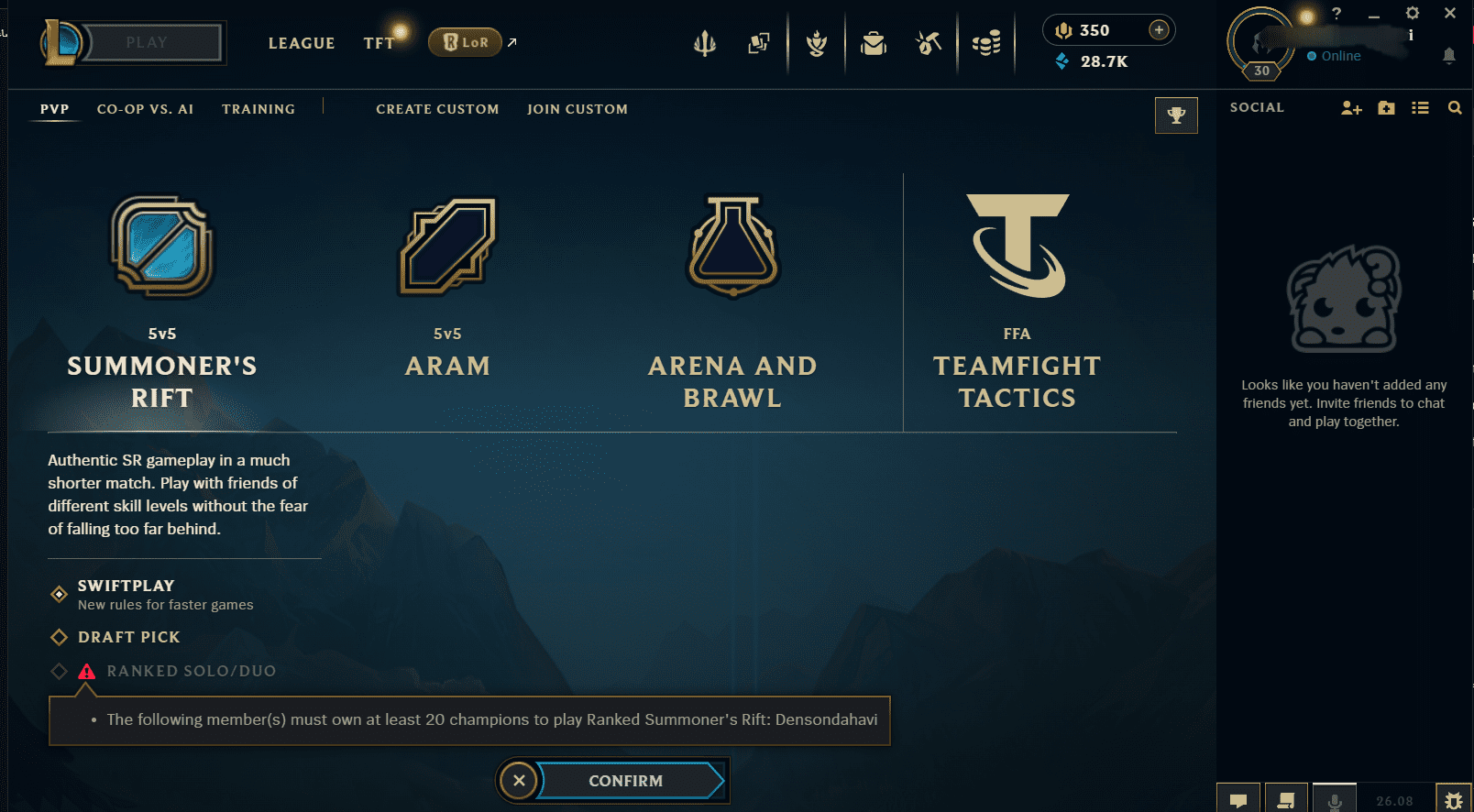This screenshot has height=812, width=1474.
Task: Select the Draft Pick game mode
Action: click(128, 637)
